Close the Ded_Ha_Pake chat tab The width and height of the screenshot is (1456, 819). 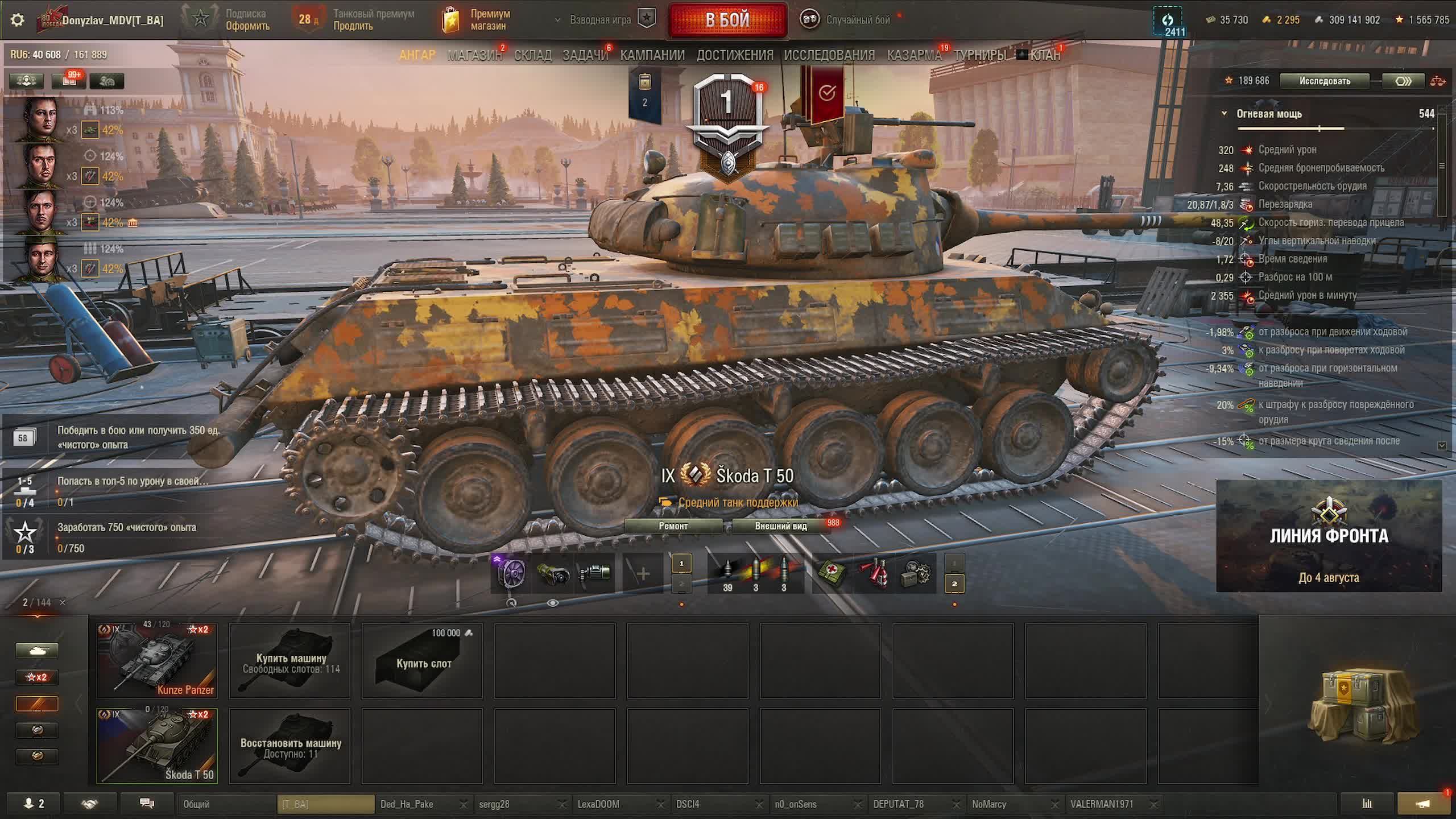pos(463,804)
